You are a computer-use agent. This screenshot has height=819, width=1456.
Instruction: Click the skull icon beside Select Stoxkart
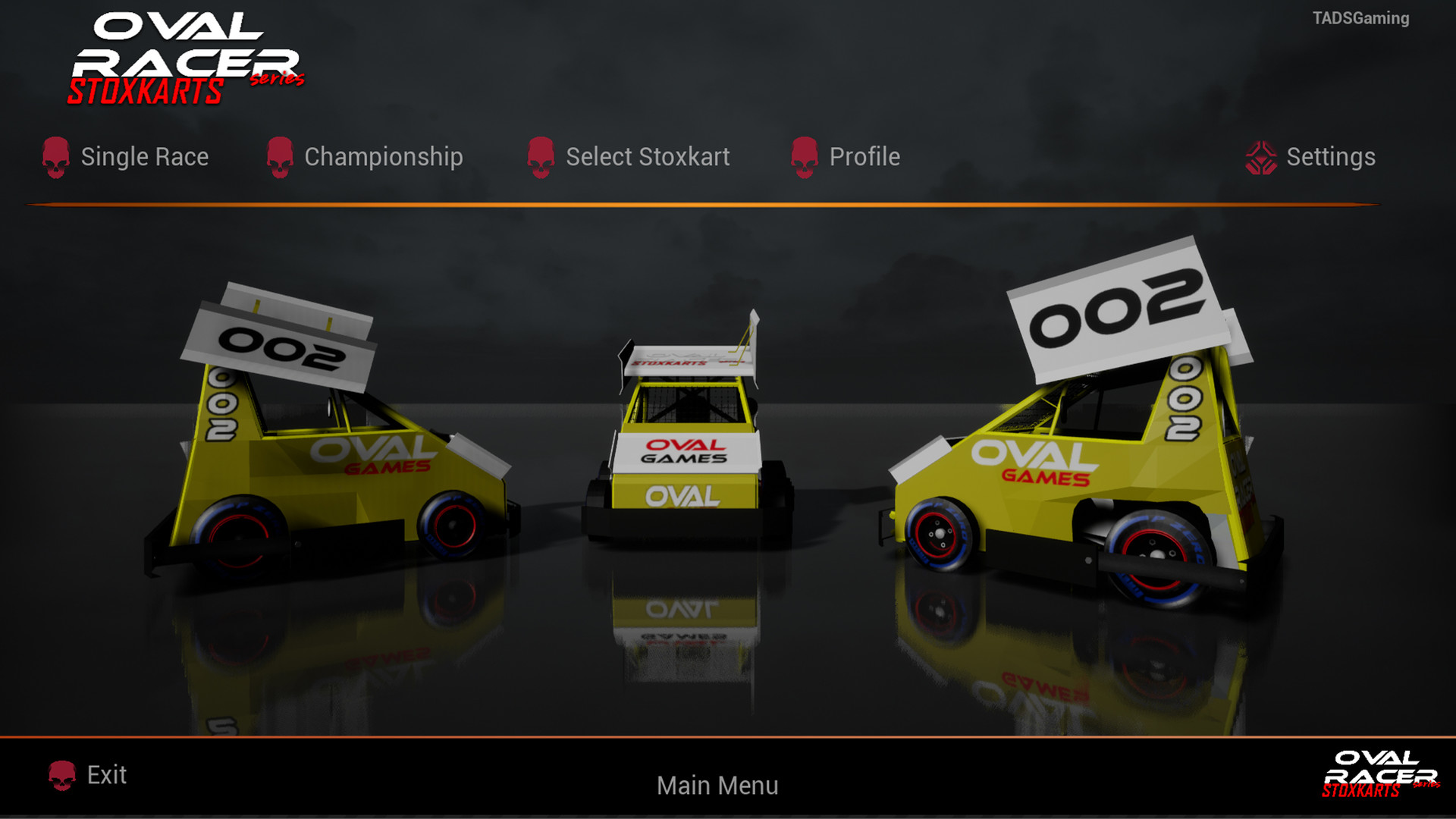[540, 157]
